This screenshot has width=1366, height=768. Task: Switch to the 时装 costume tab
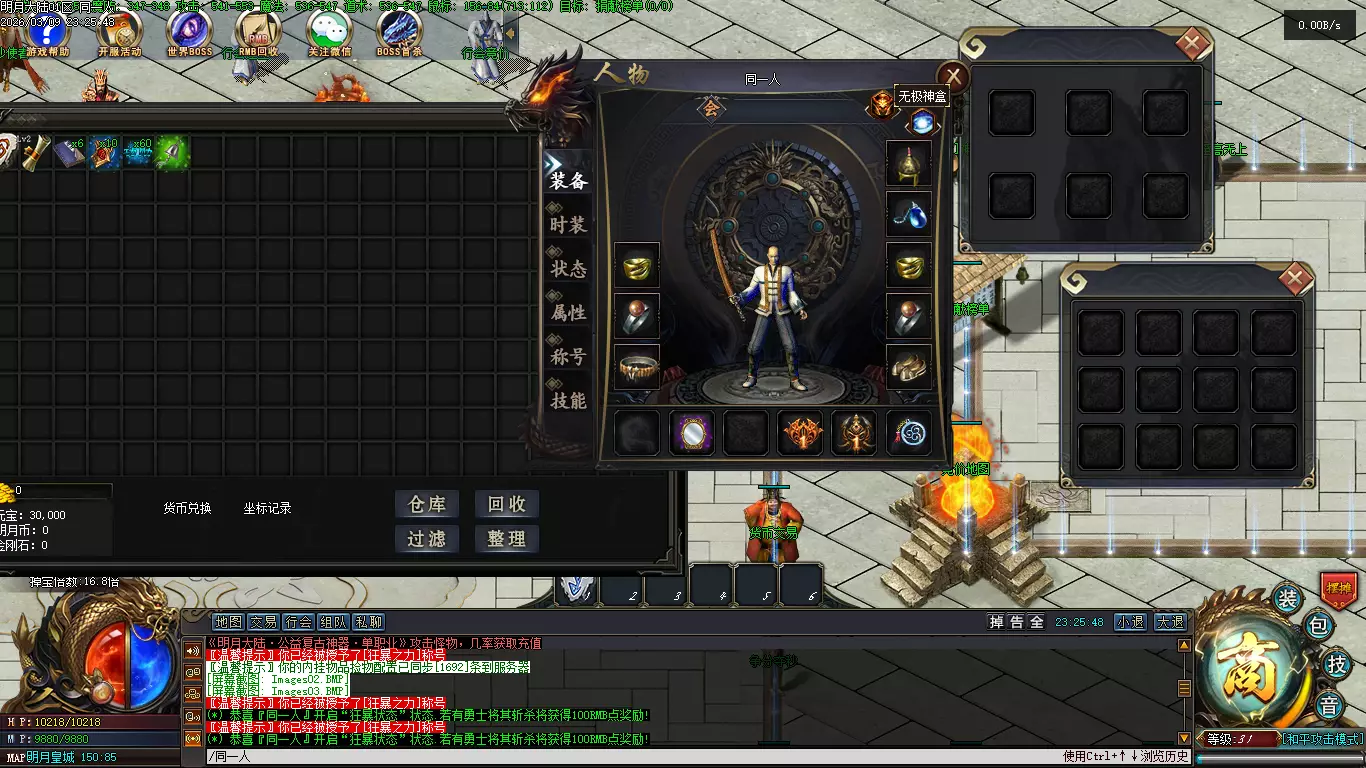(567, 225)
